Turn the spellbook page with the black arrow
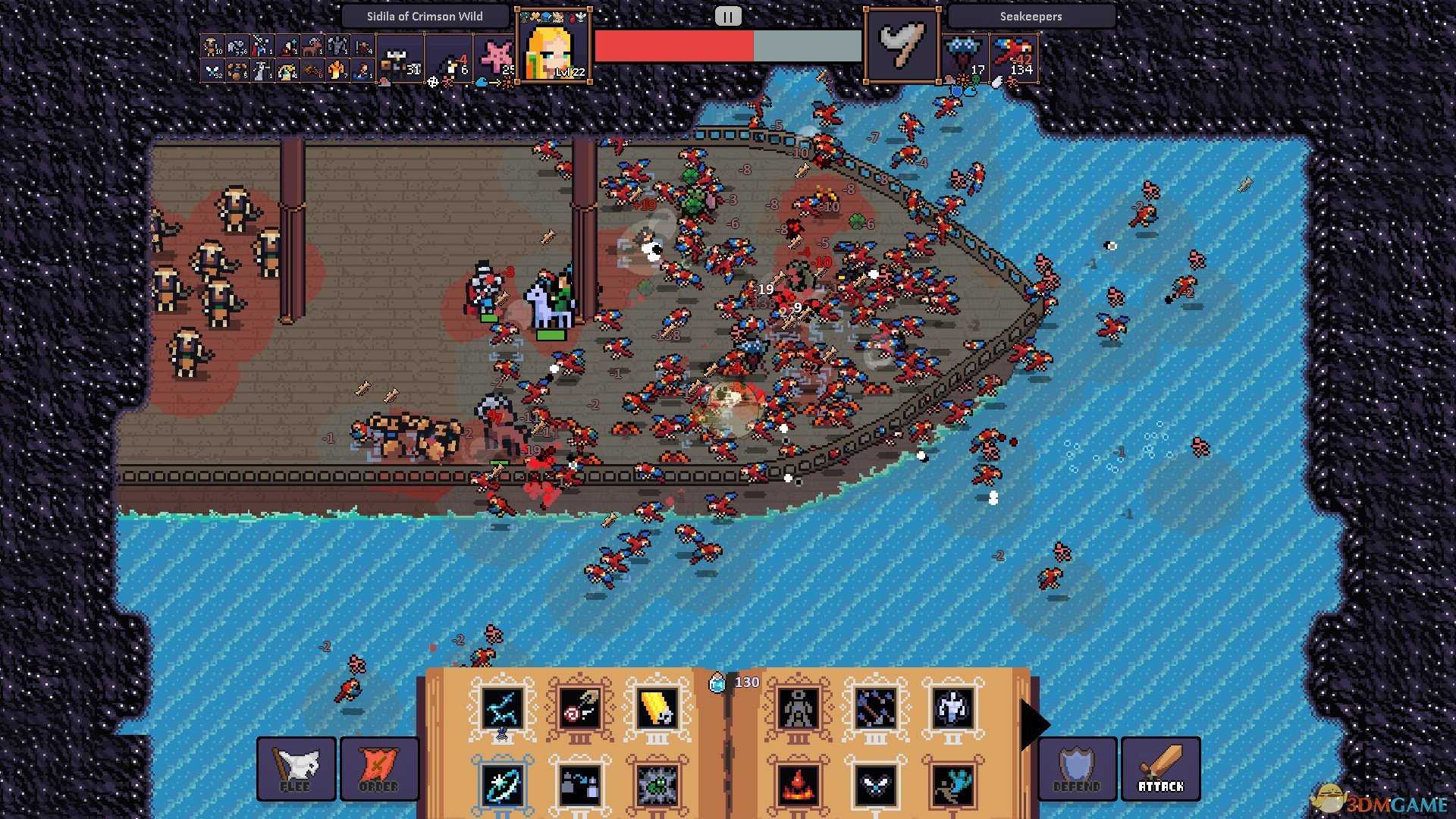 pyautogui.click(x=1034, y=725)
